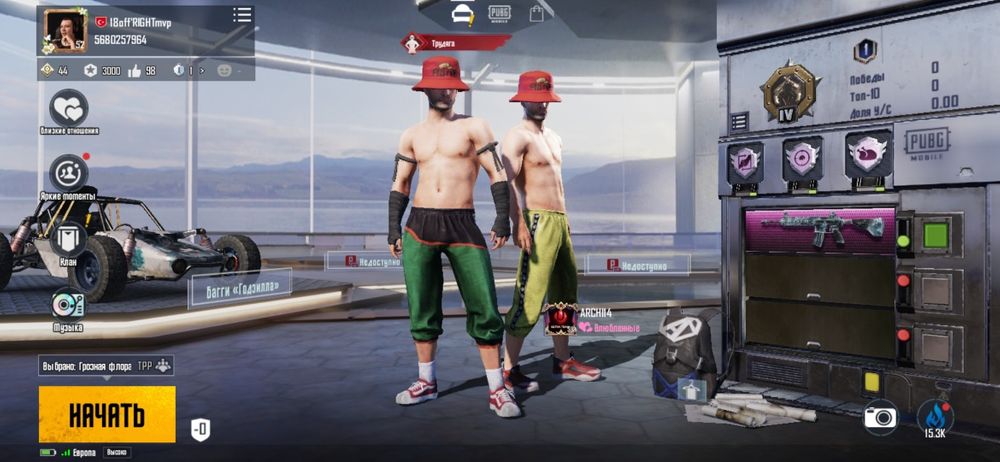Open the shopping bag tab
The width and height of the screenshot is (1000, 462).
click(x=537, y=13)
